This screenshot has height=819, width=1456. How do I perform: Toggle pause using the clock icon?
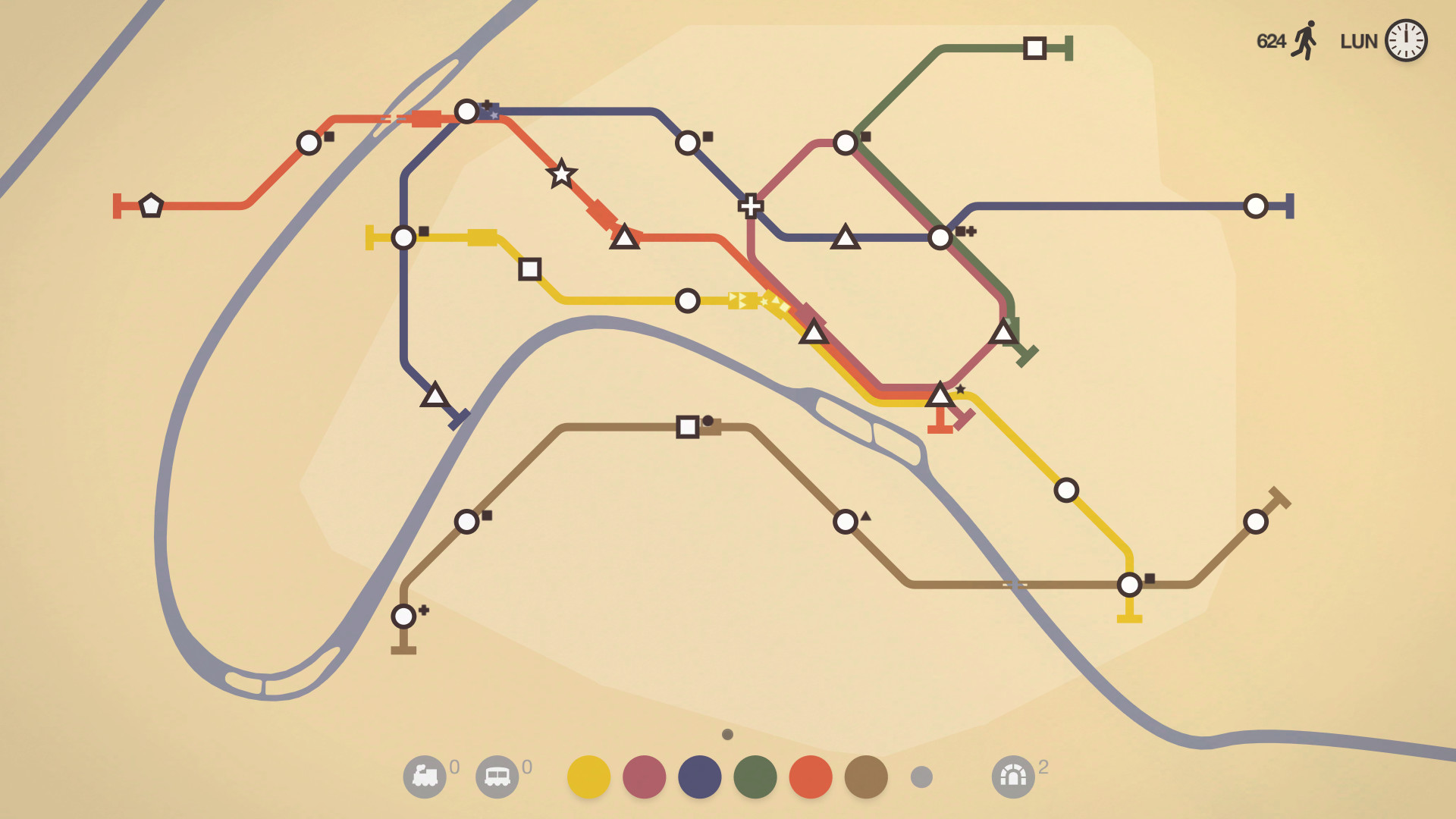pos(1407,42)
